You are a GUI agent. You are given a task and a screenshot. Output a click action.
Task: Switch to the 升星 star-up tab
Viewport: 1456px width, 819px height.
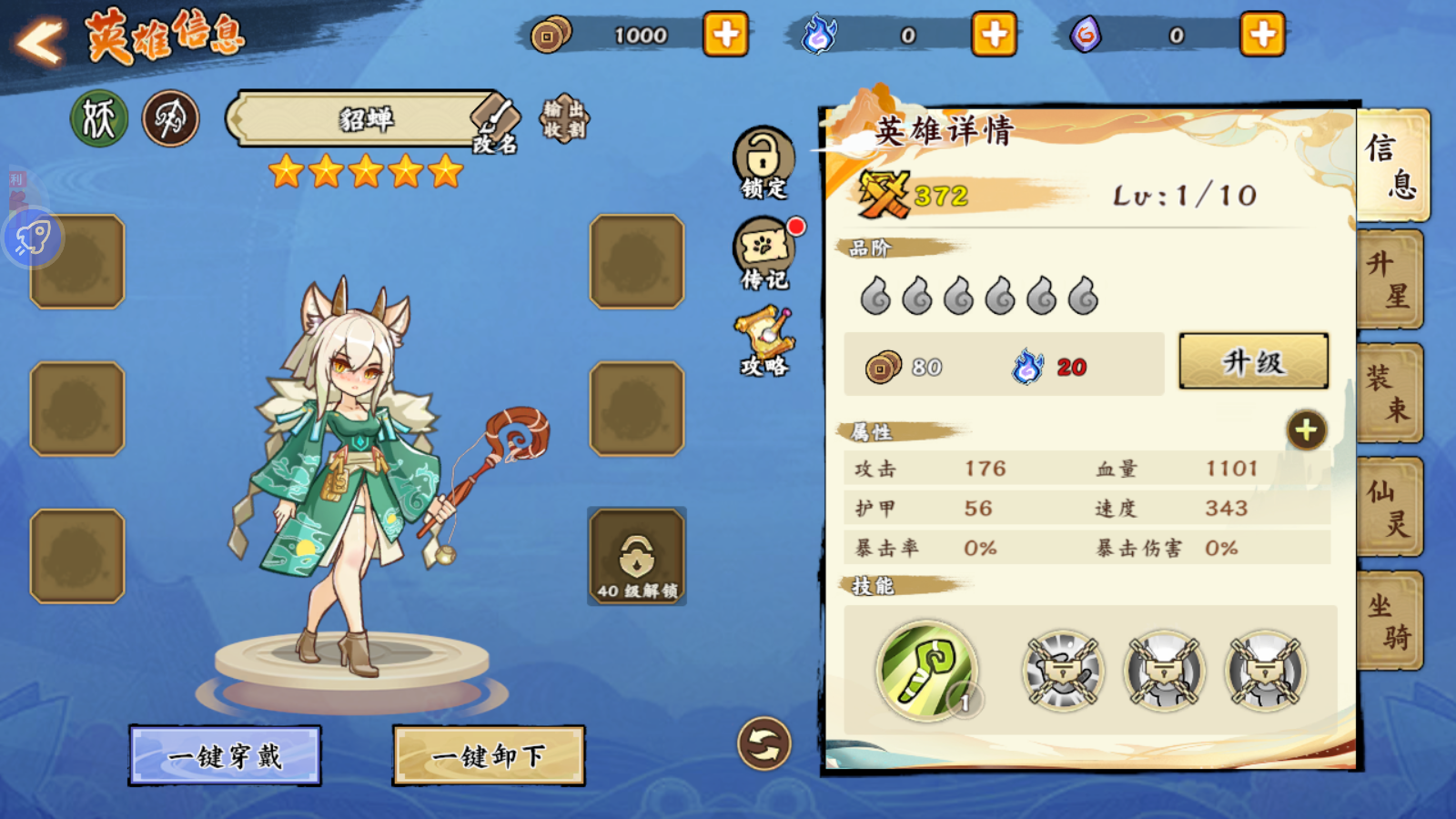[1390, 279]
